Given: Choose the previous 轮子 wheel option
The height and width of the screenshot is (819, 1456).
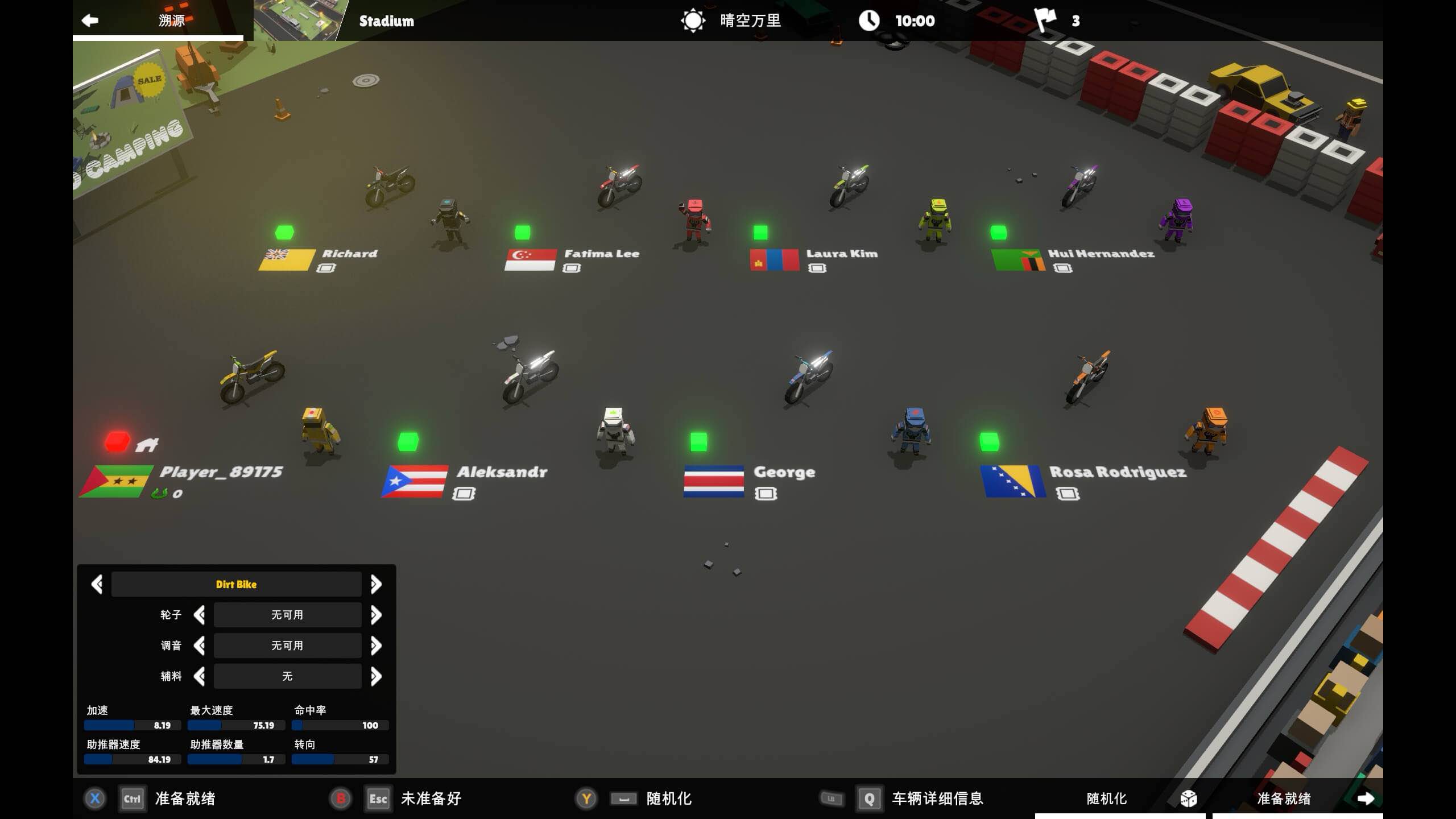Looking at the screenshot, I should (199, 615).
